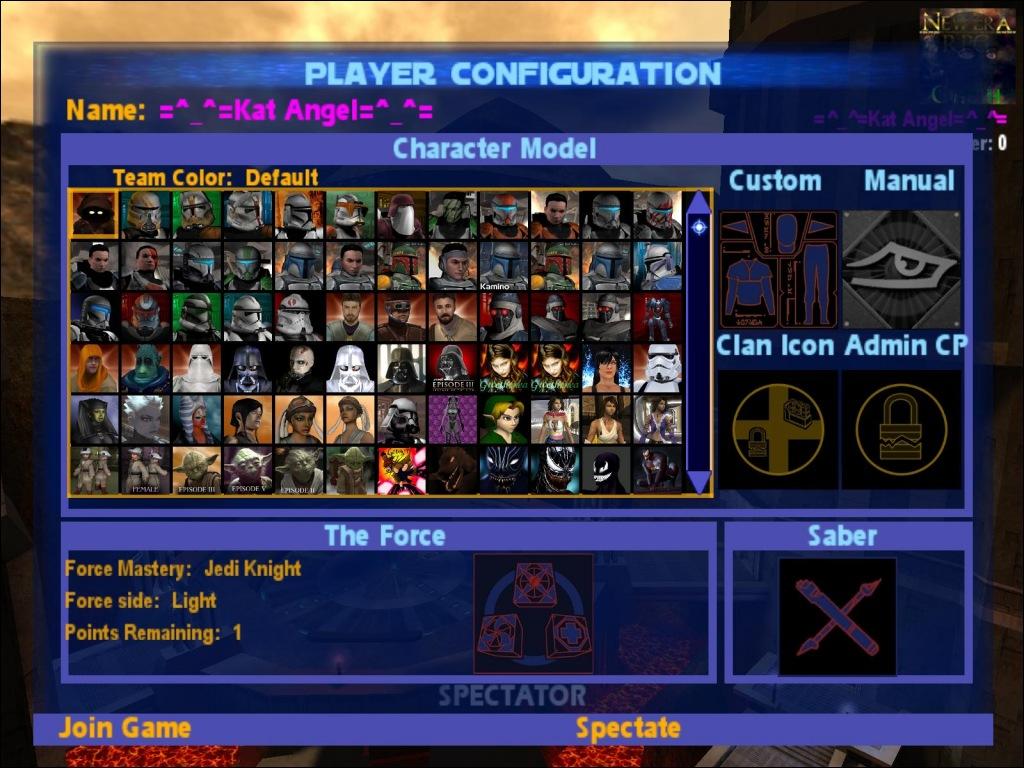Pick the Link green-cap character model
Viewport: 1024px width, 768px height.
[503, 419]
